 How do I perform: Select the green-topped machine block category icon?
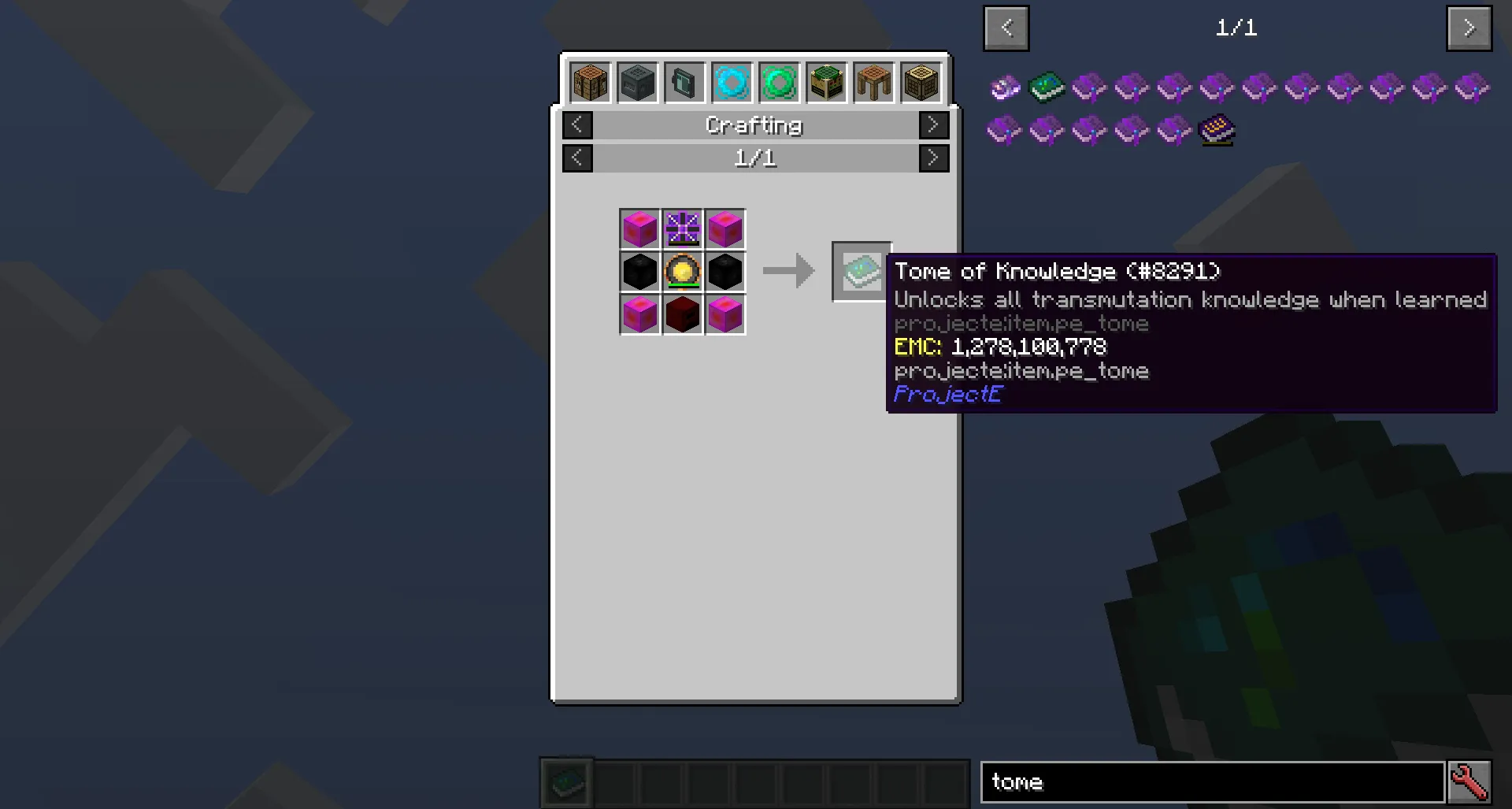[825, 82]
